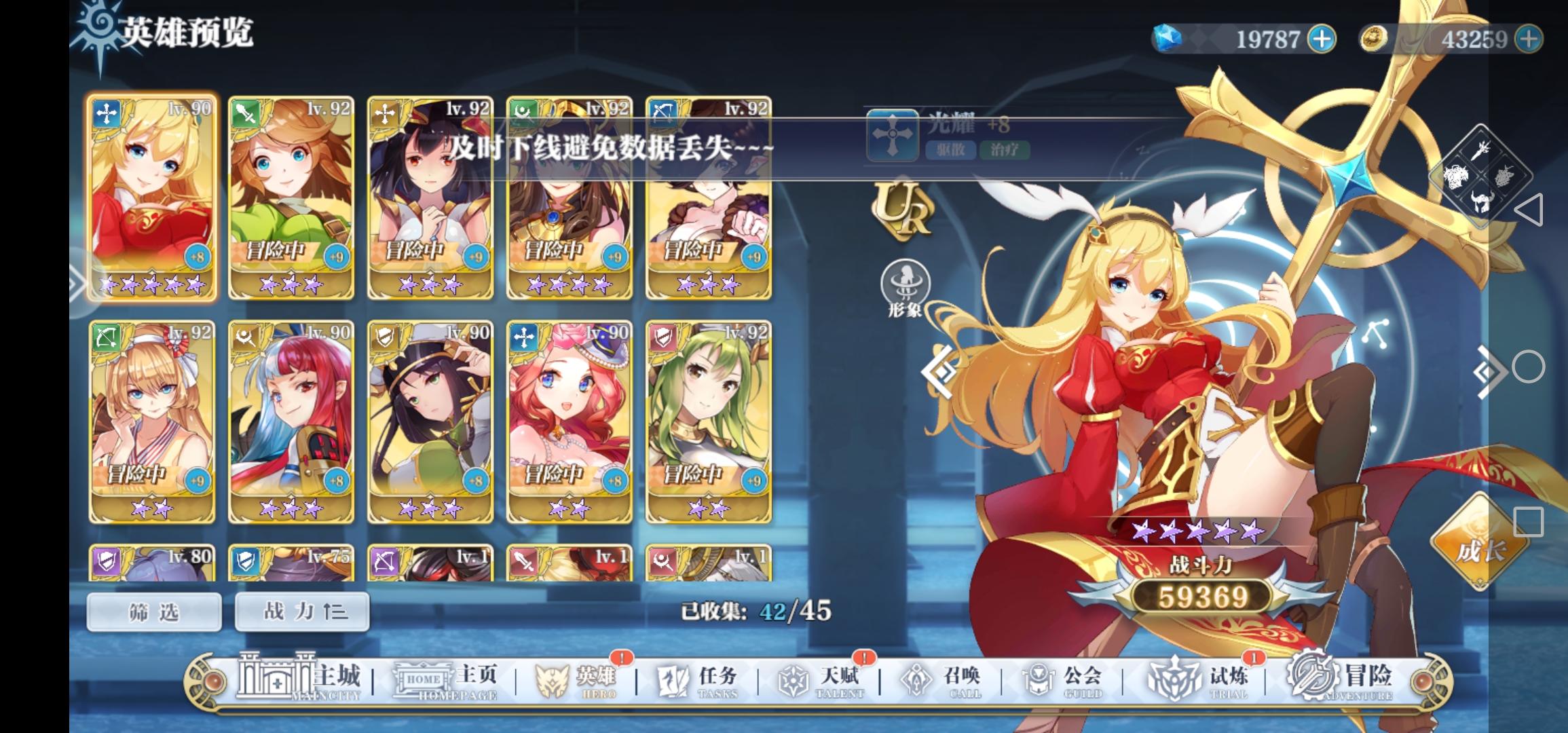1568x733 pixels.
Task: Click the 筛选 filter button
Action: 153,611
